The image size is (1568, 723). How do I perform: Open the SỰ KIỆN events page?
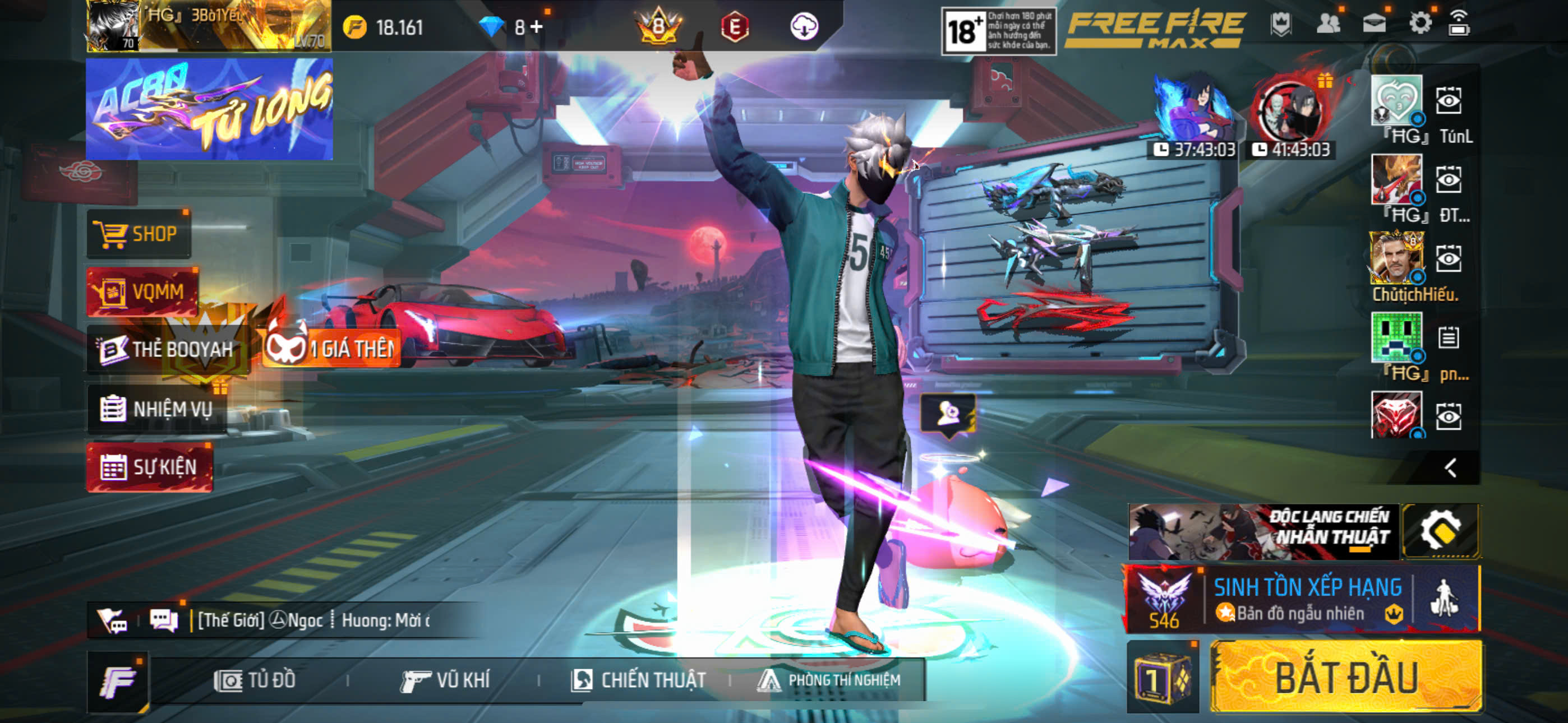pos(150,467)
